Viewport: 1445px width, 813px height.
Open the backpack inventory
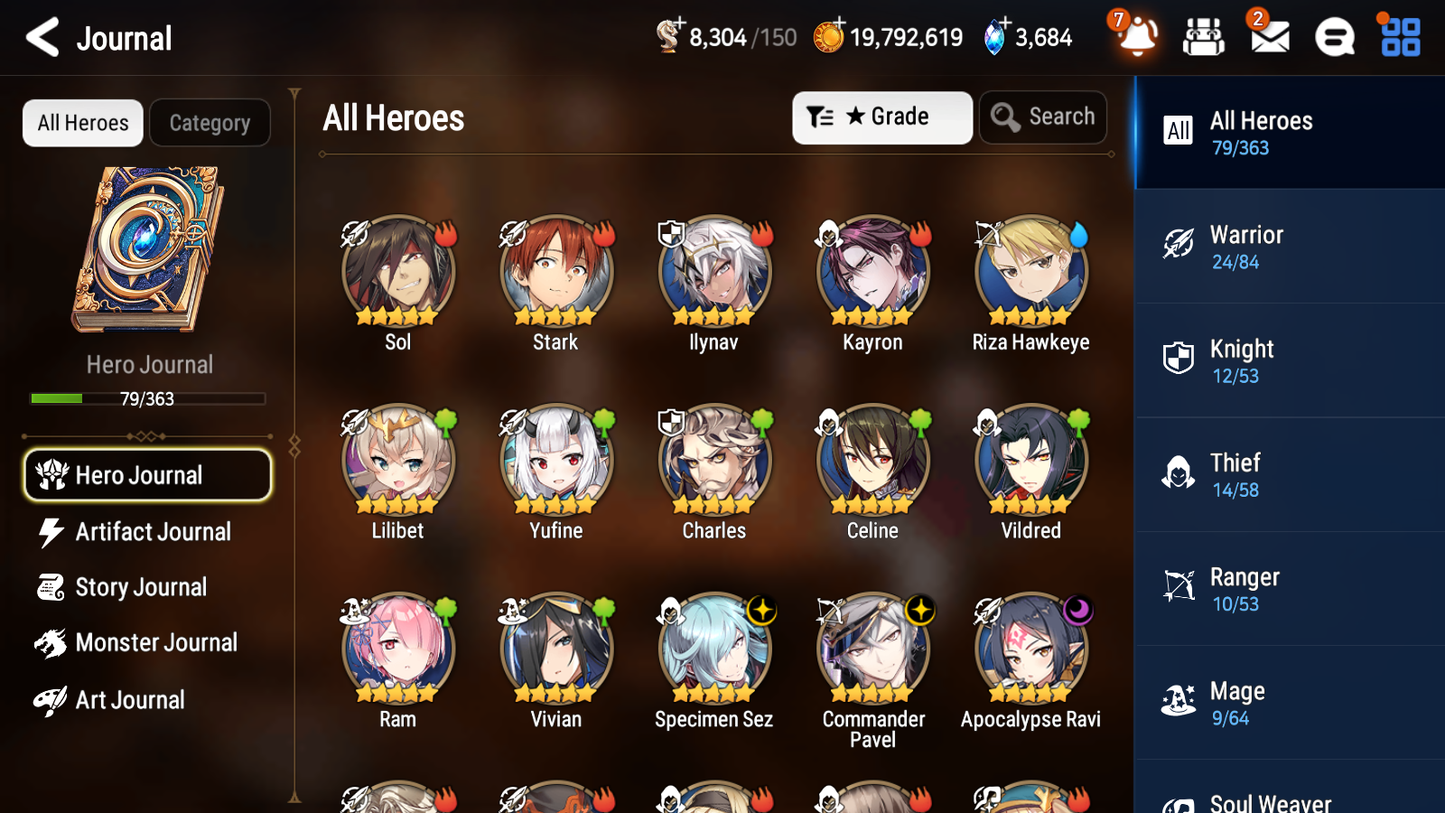(1203, 36)
